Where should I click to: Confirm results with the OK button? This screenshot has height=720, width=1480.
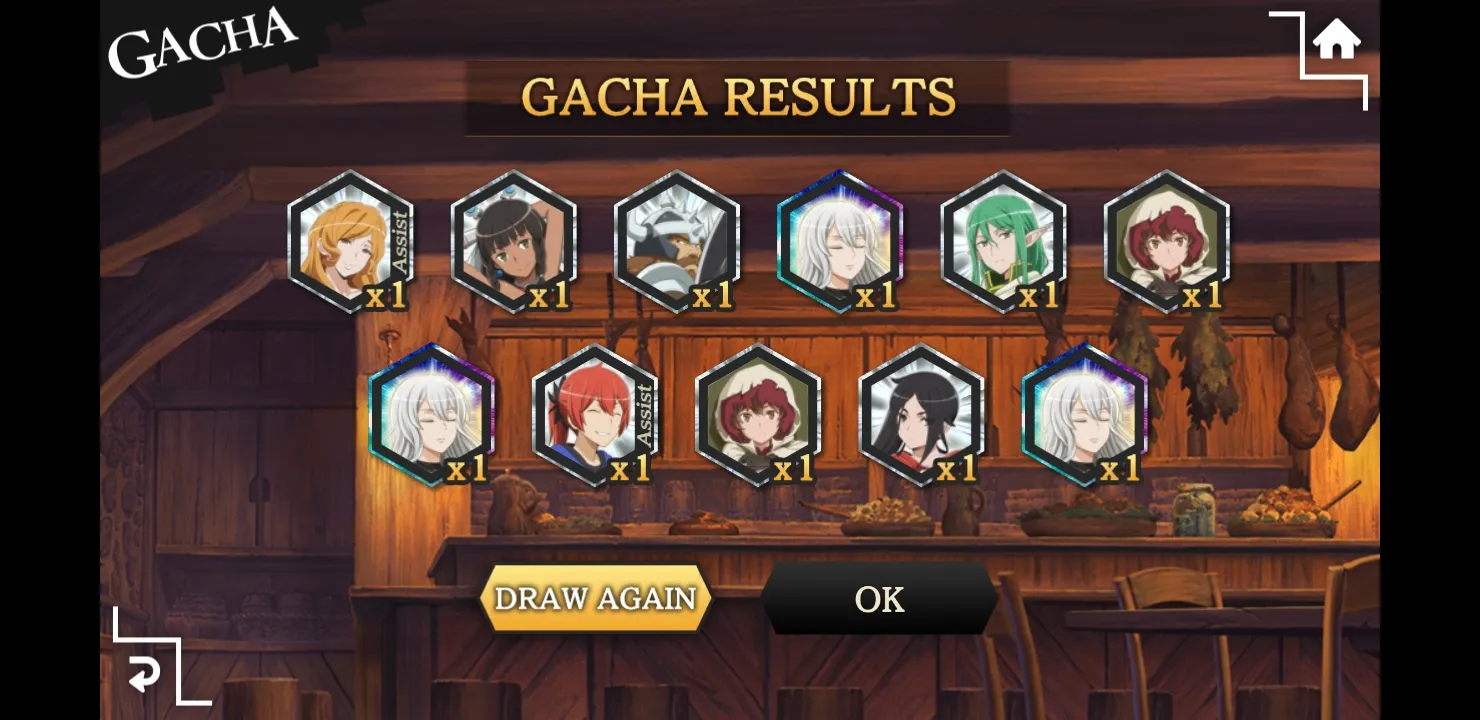(x=879, y=598)
